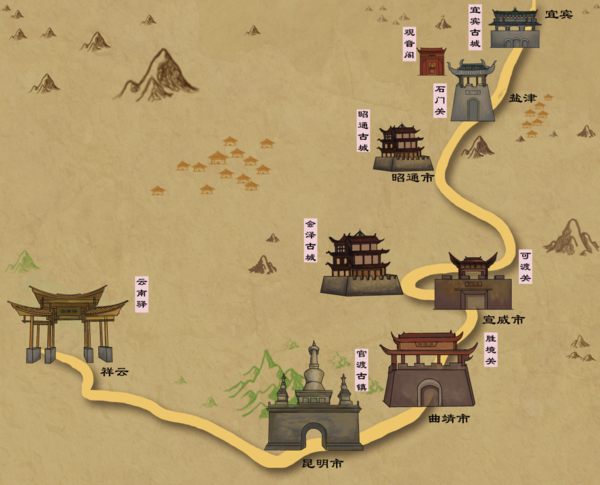
Task: Select the 宜宾古城 city gate landmark
Action: [x=515, y=29]
